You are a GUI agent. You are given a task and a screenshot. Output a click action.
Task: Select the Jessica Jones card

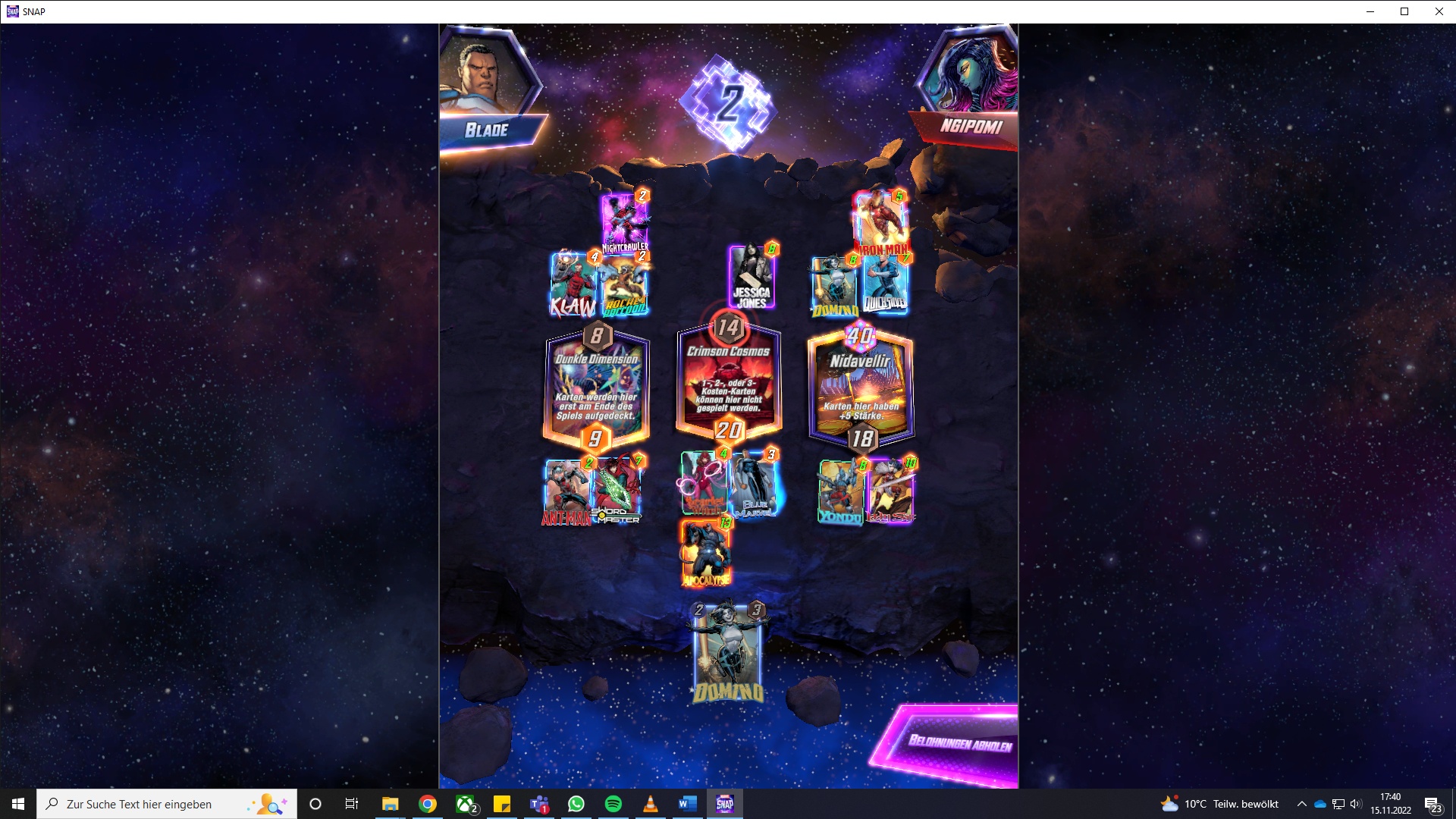click(750, 279)
